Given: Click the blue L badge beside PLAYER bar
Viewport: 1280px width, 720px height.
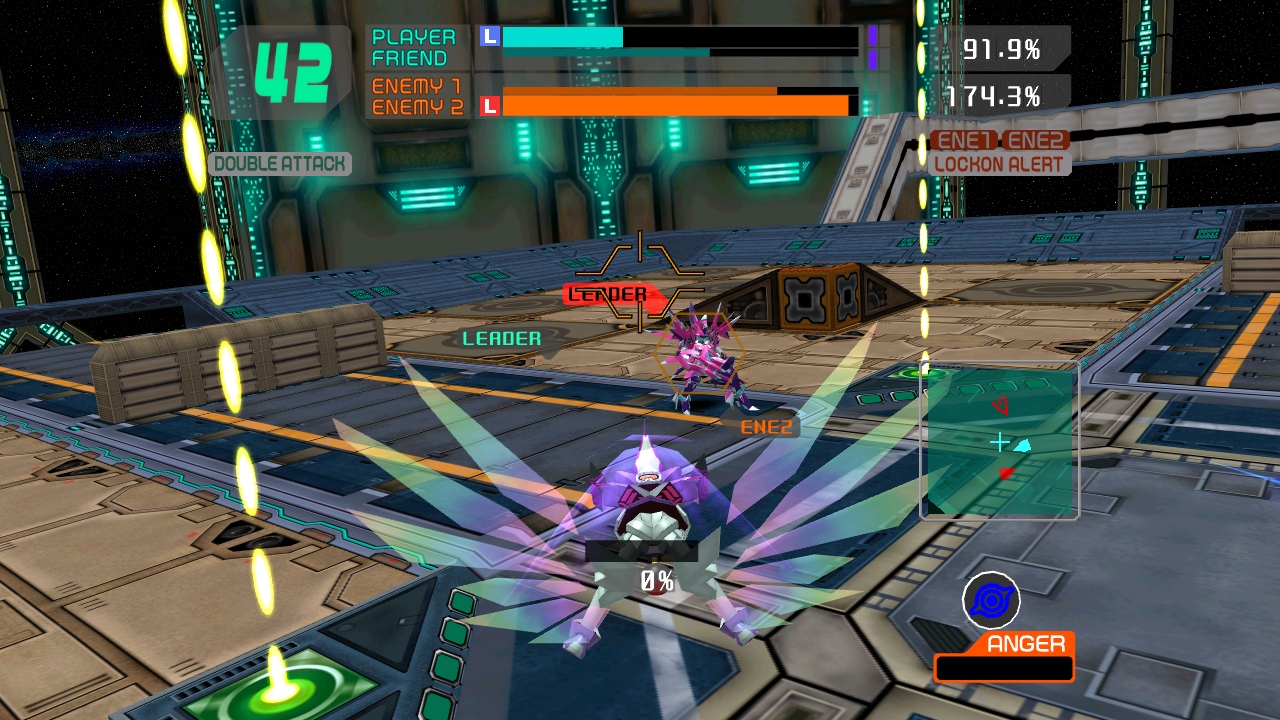Looking at the screenshot, I should pos(489,36).
